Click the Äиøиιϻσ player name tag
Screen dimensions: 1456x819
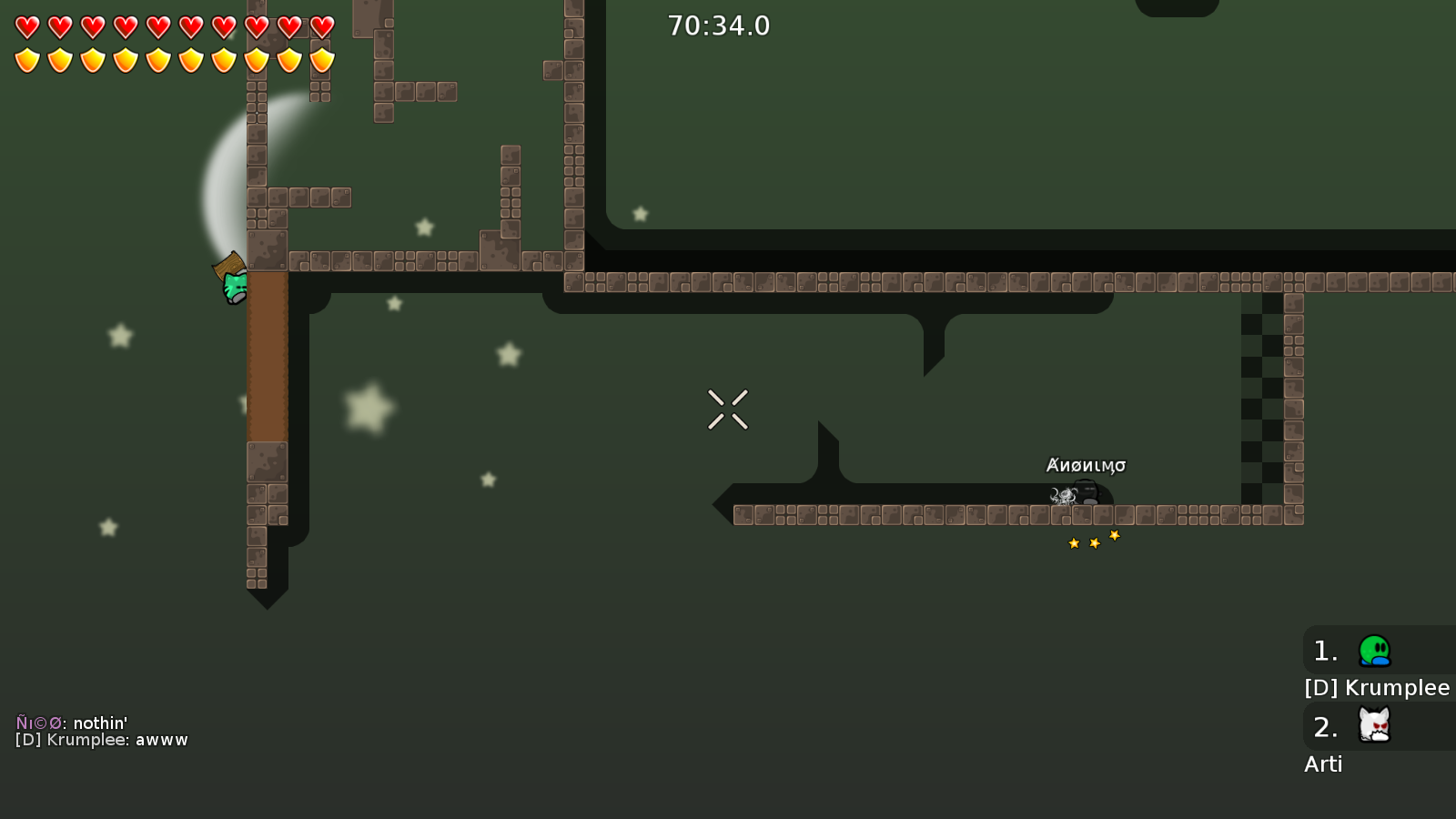[1086, 464]
